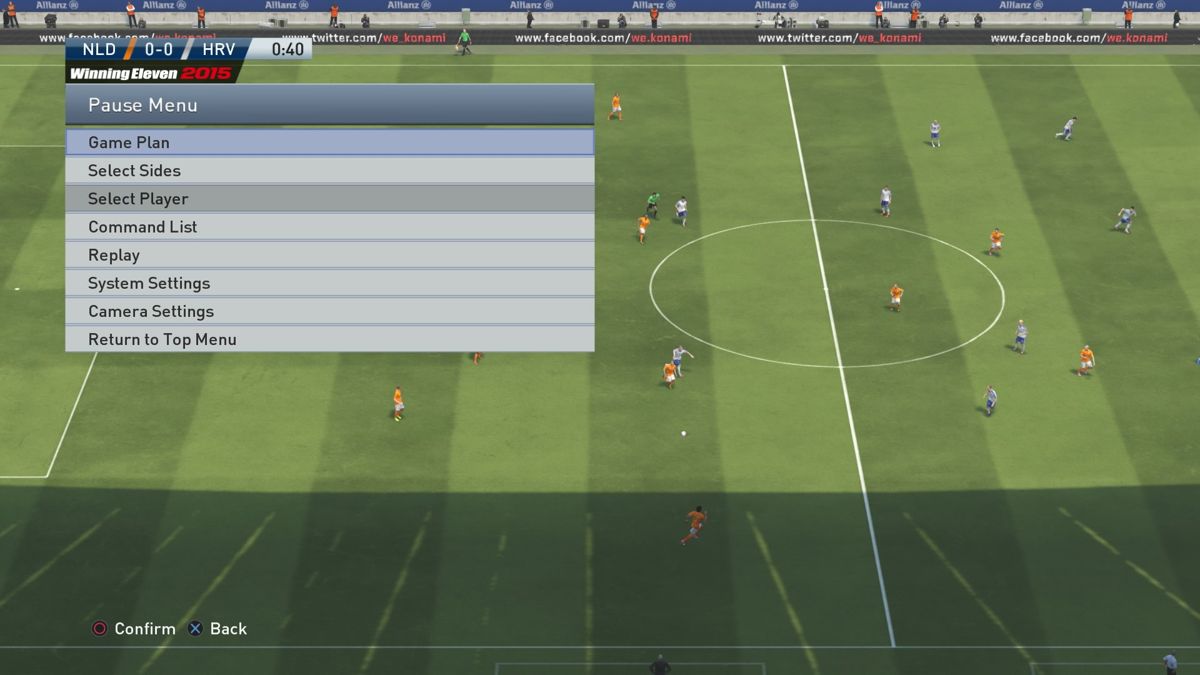Open System Settings
The height and width of the screenshot is (675, 1200).
pos(329,283)
